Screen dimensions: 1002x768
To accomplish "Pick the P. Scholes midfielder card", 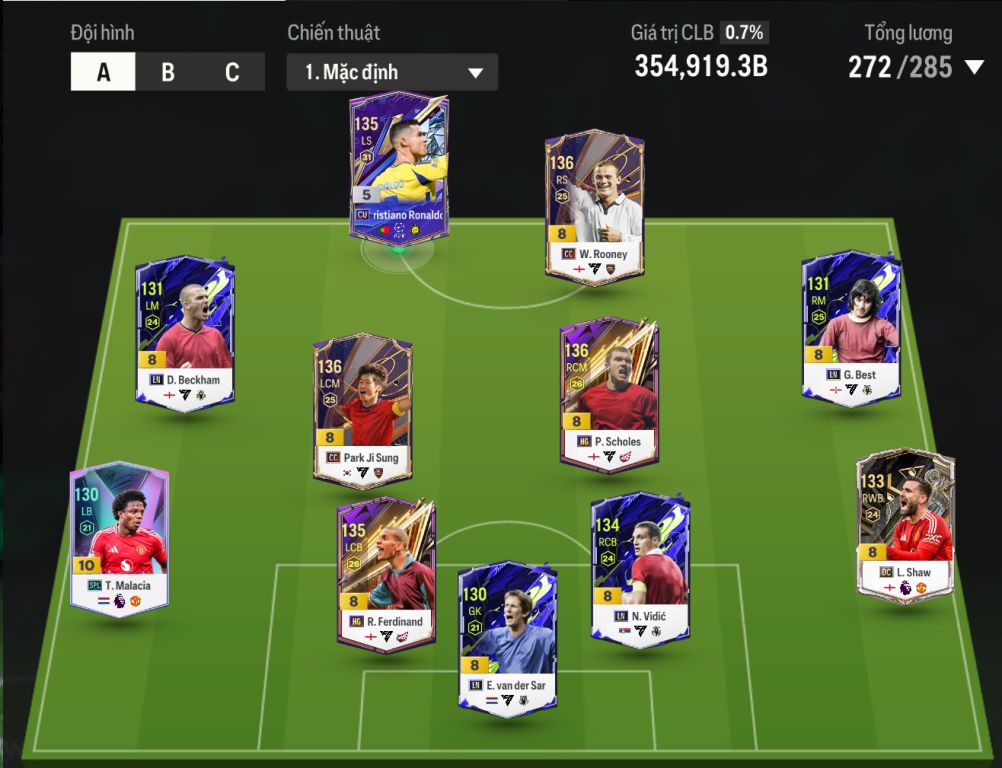I will 609,393.
